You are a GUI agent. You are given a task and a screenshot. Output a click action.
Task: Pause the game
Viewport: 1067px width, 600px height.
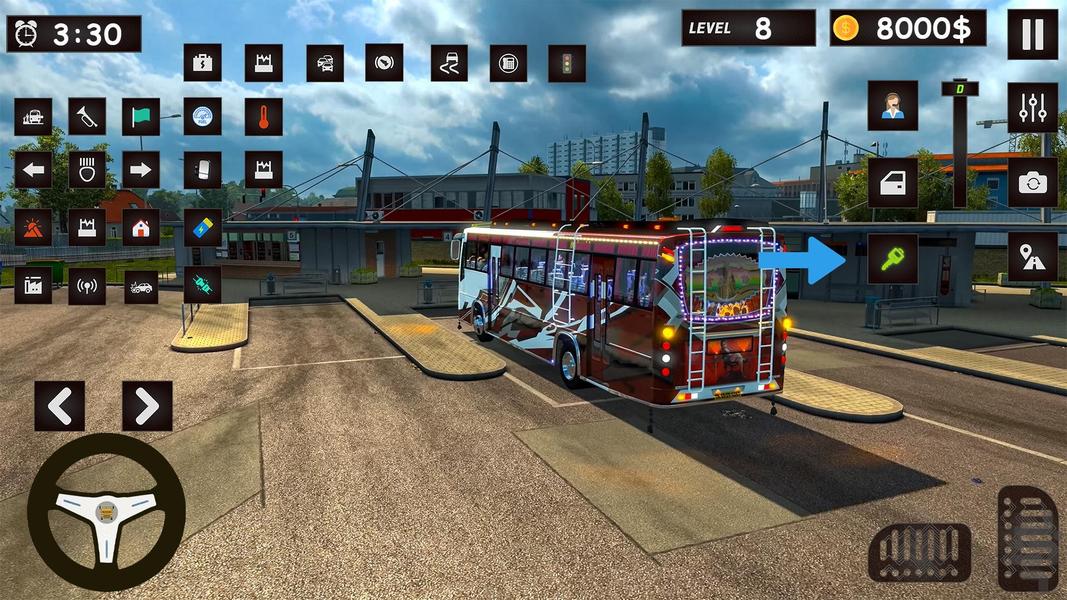coord(1032,35)
